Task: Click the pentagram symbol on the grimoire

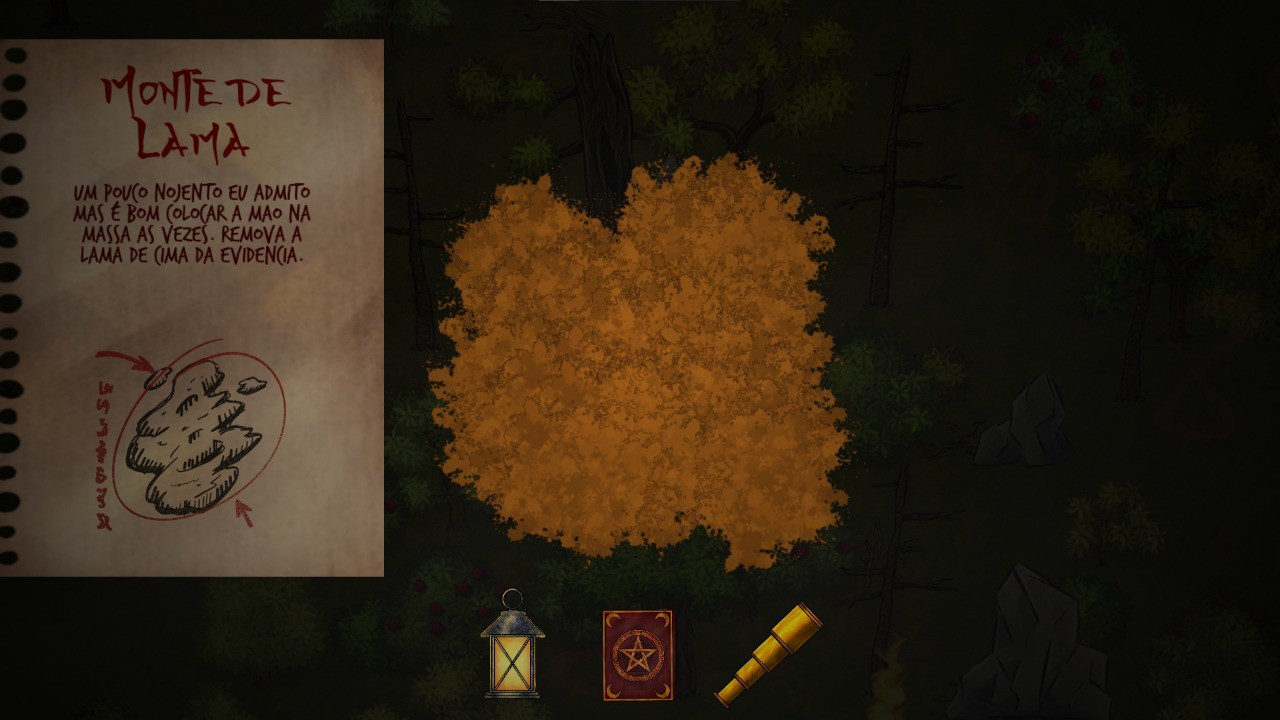Action: pos(638,652)
